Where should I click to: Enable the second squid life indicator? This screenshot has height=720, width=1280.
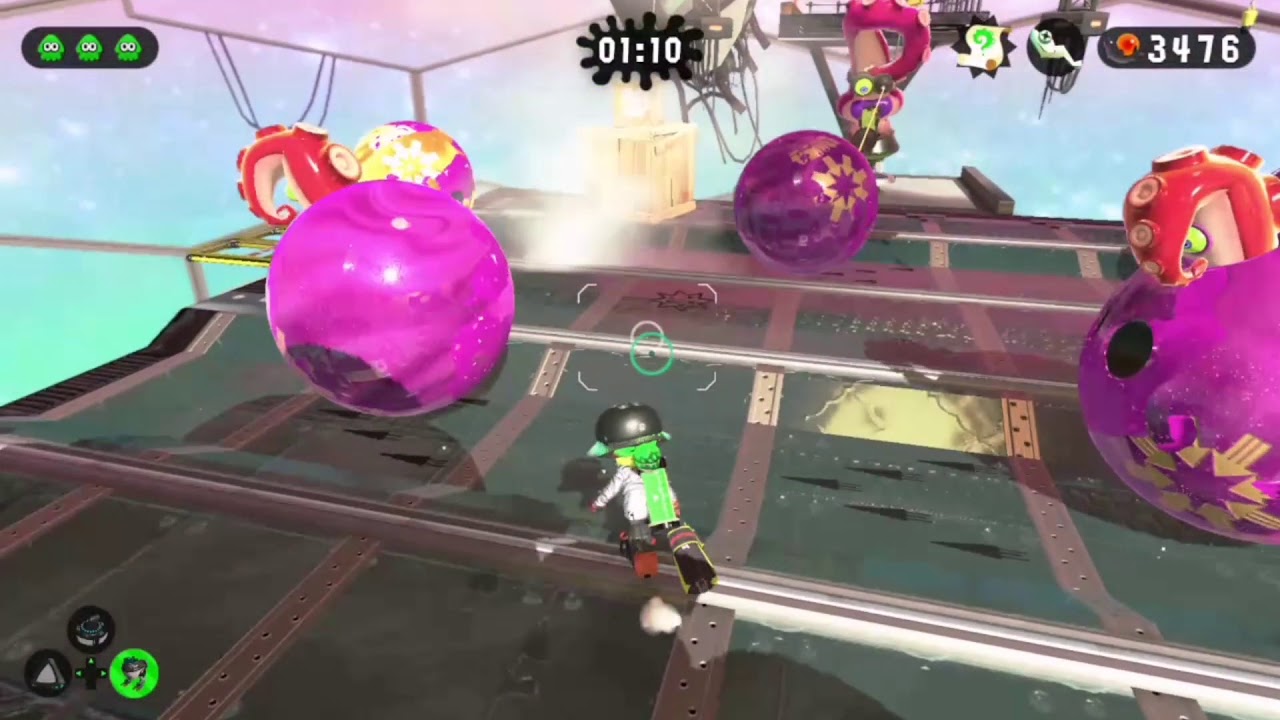pyautogui.click(x=88, y=45)
